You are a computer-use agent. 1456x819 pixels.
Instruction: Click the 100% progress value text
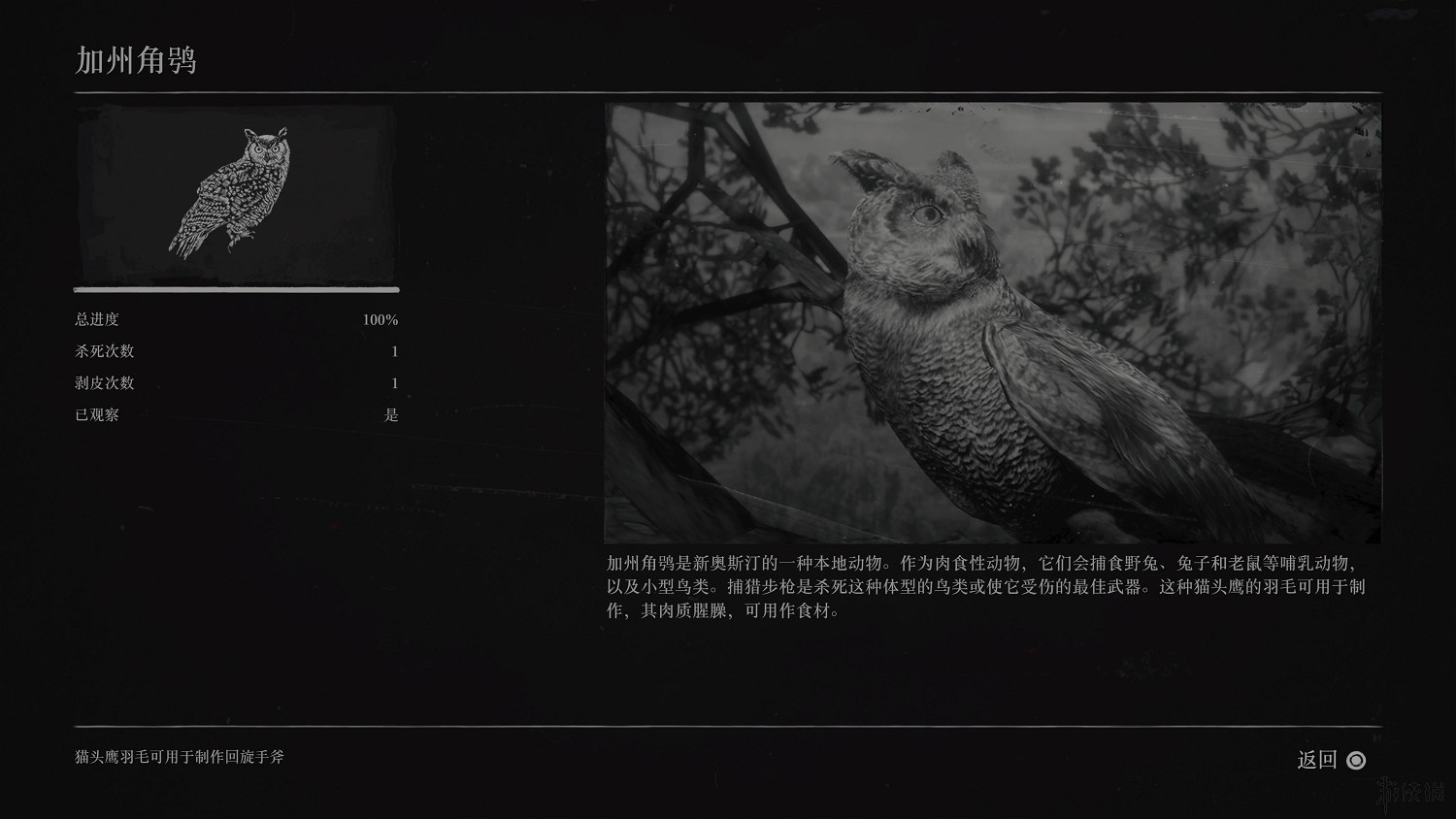381,318
